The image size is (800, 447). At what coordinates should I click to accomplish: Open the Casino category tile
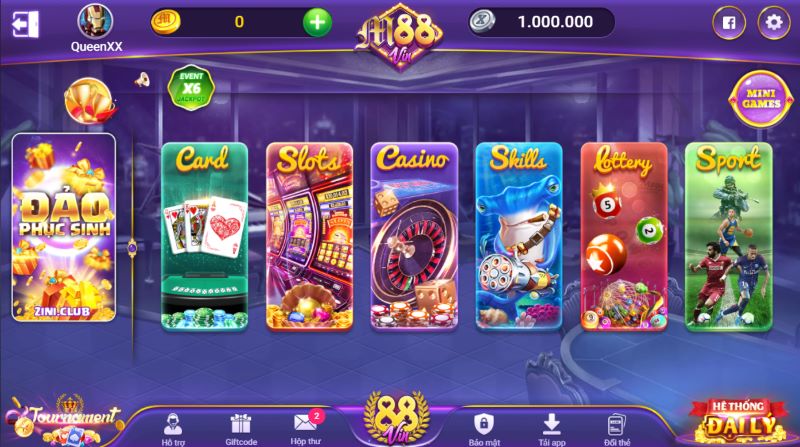[414, 236]
